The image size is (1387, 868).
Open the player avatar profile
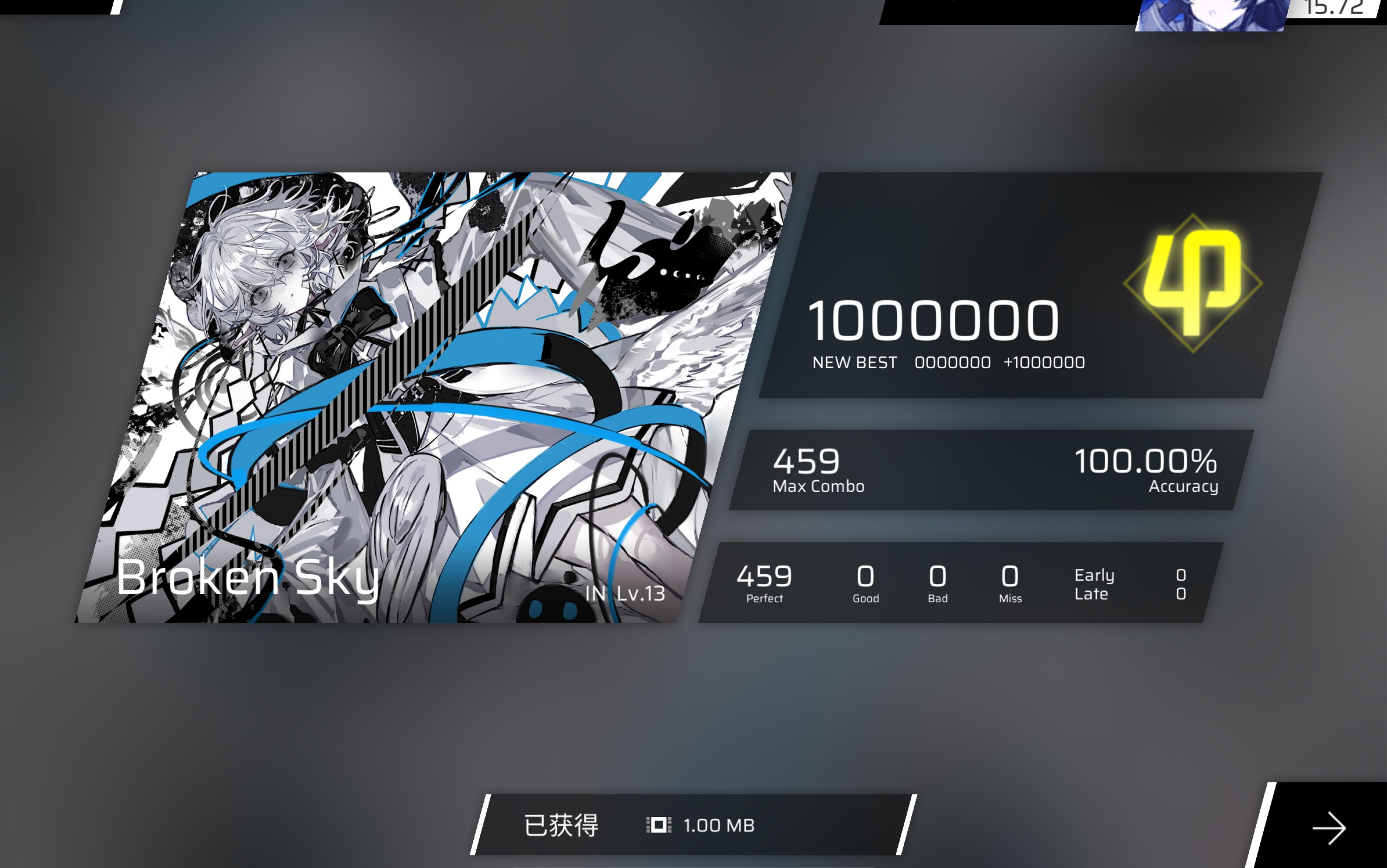1211,14
